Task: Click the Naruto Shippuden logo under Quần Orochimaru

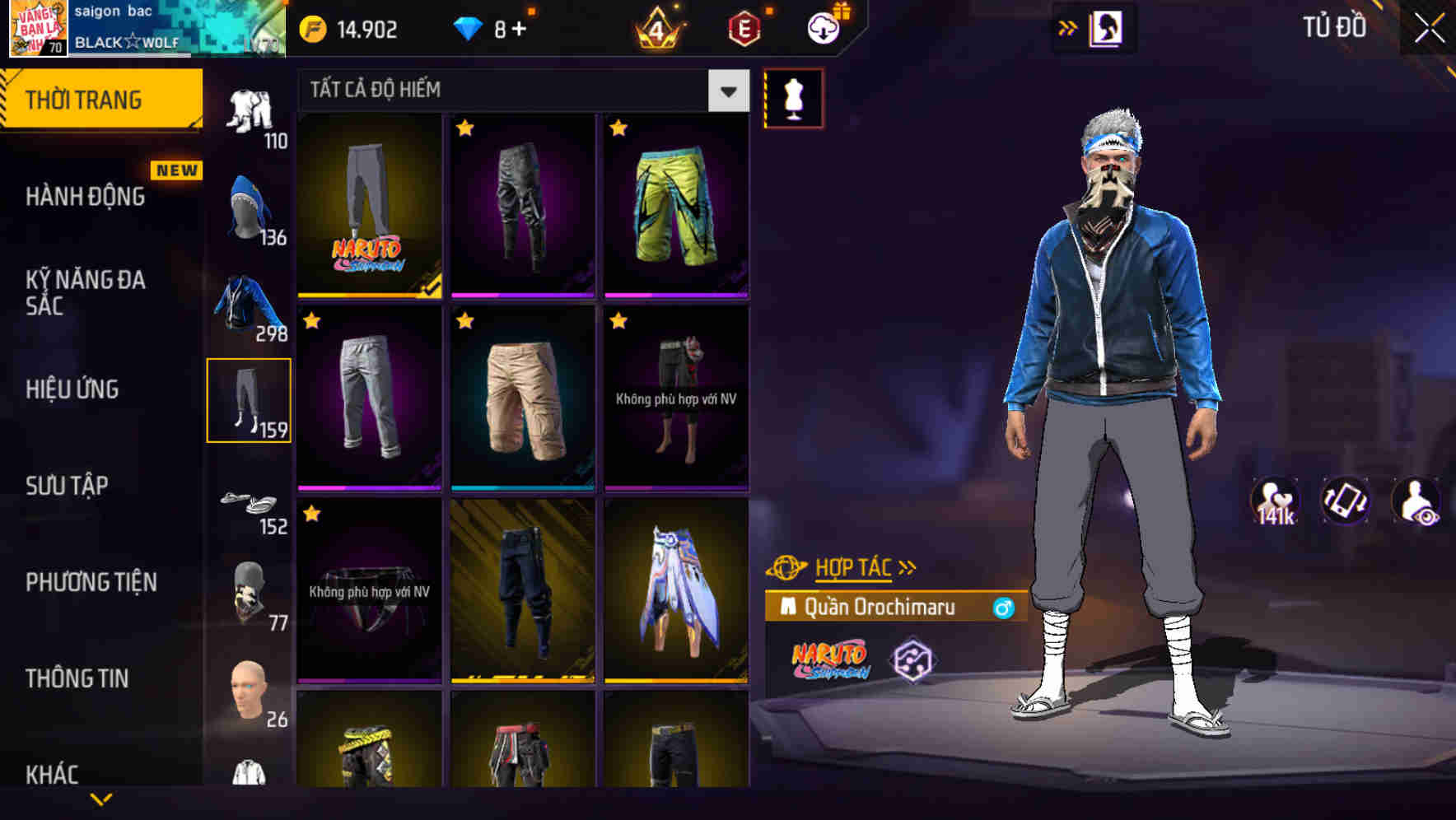Action: click(x=832, y=659)
